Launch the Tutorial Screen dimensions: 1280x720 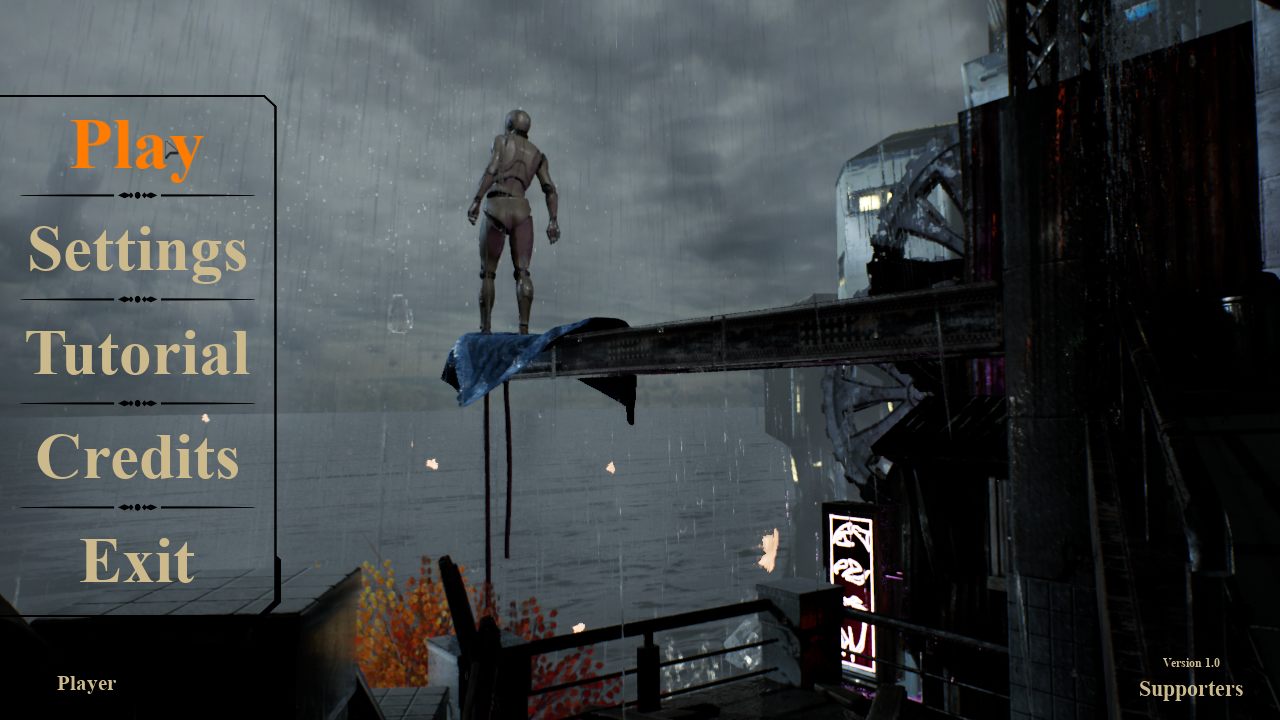pos(137,353)
